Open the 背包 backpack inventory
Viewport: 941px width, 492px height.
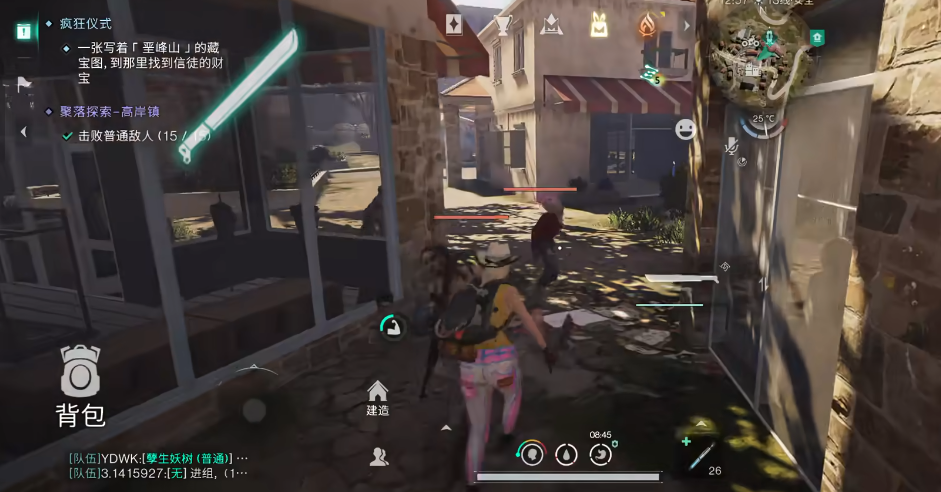point(80,385)
